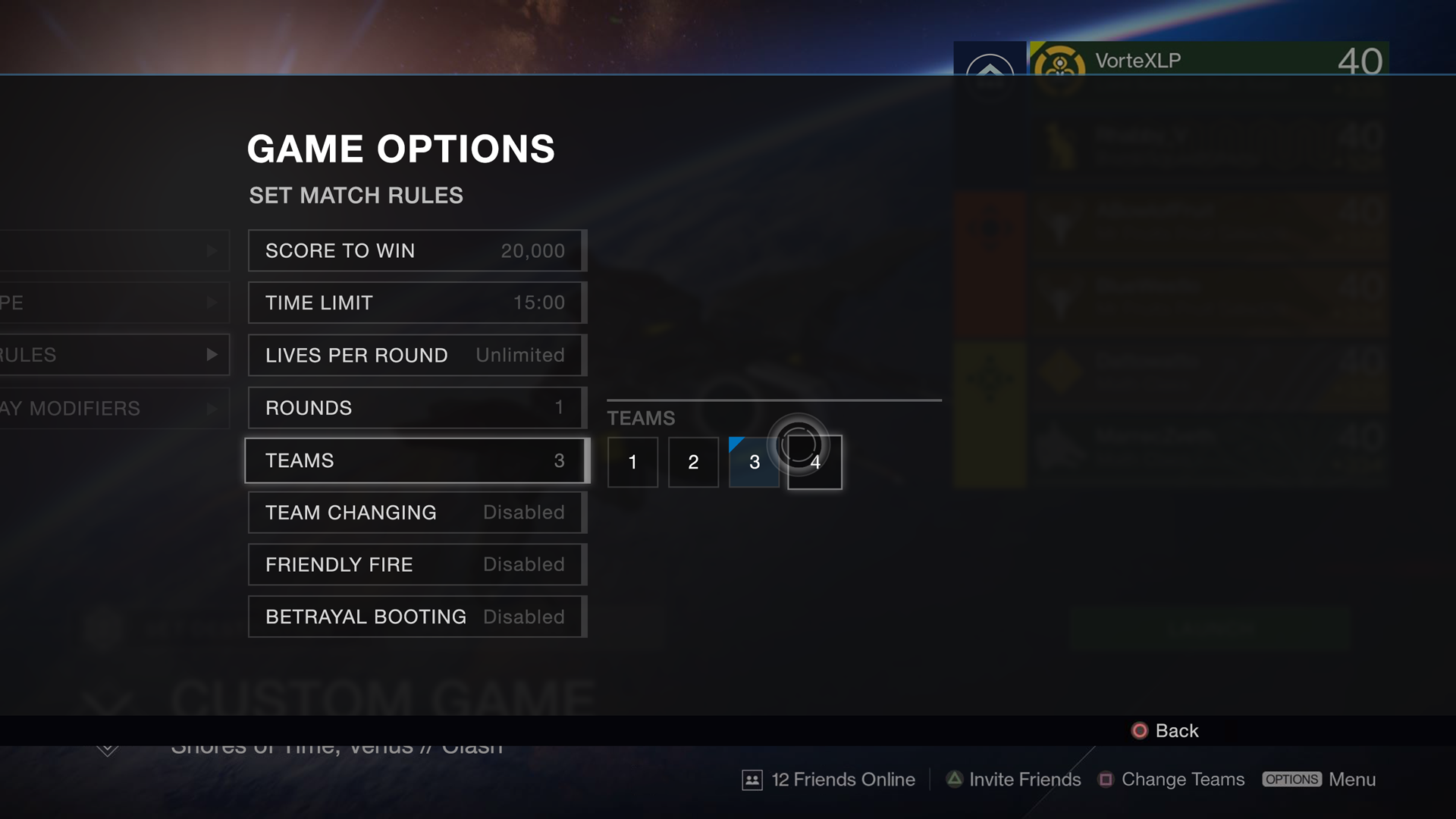Select Change Teams

click(1172, 780)
